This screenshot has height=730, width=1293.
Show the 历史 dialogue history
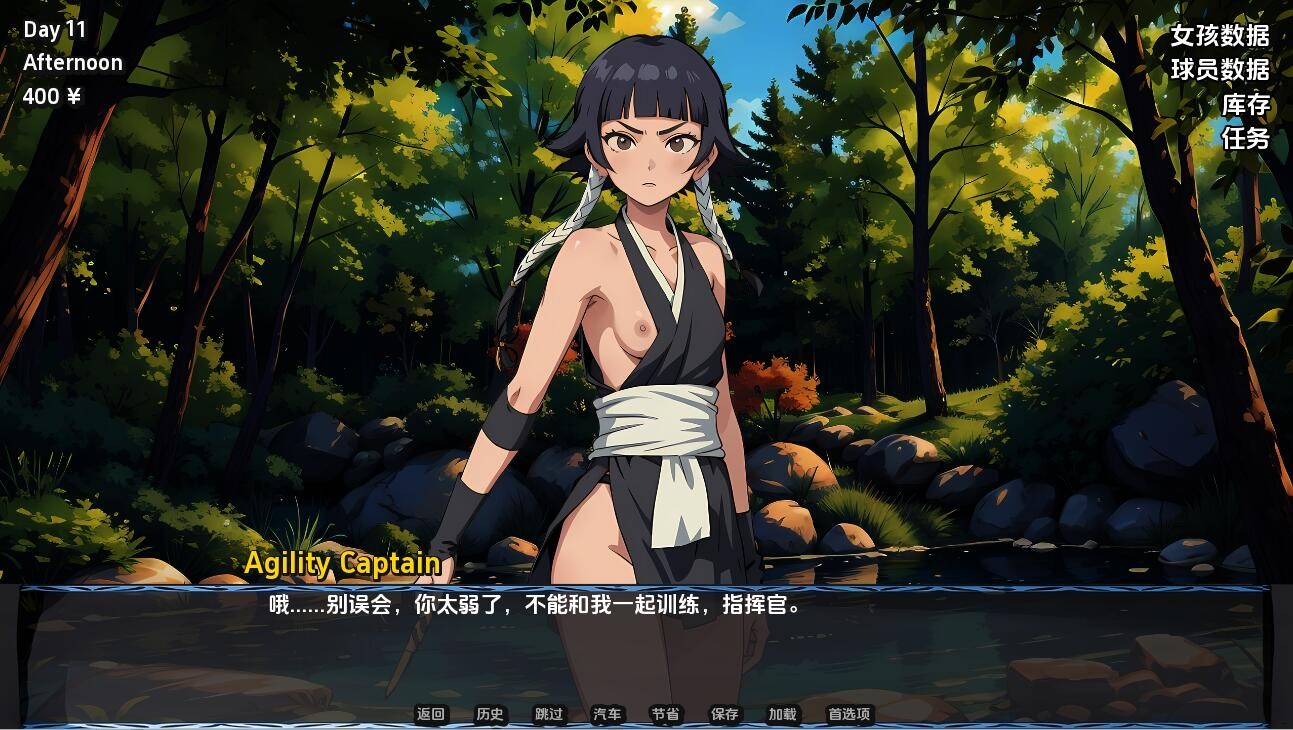490,714
